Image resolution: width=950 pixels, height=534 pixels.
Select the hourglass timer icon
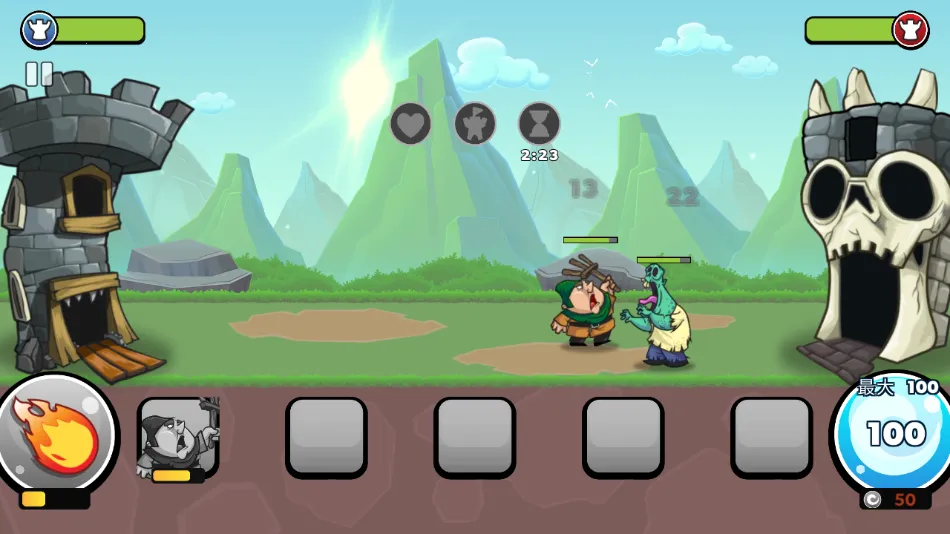click(x=539, y=124)
